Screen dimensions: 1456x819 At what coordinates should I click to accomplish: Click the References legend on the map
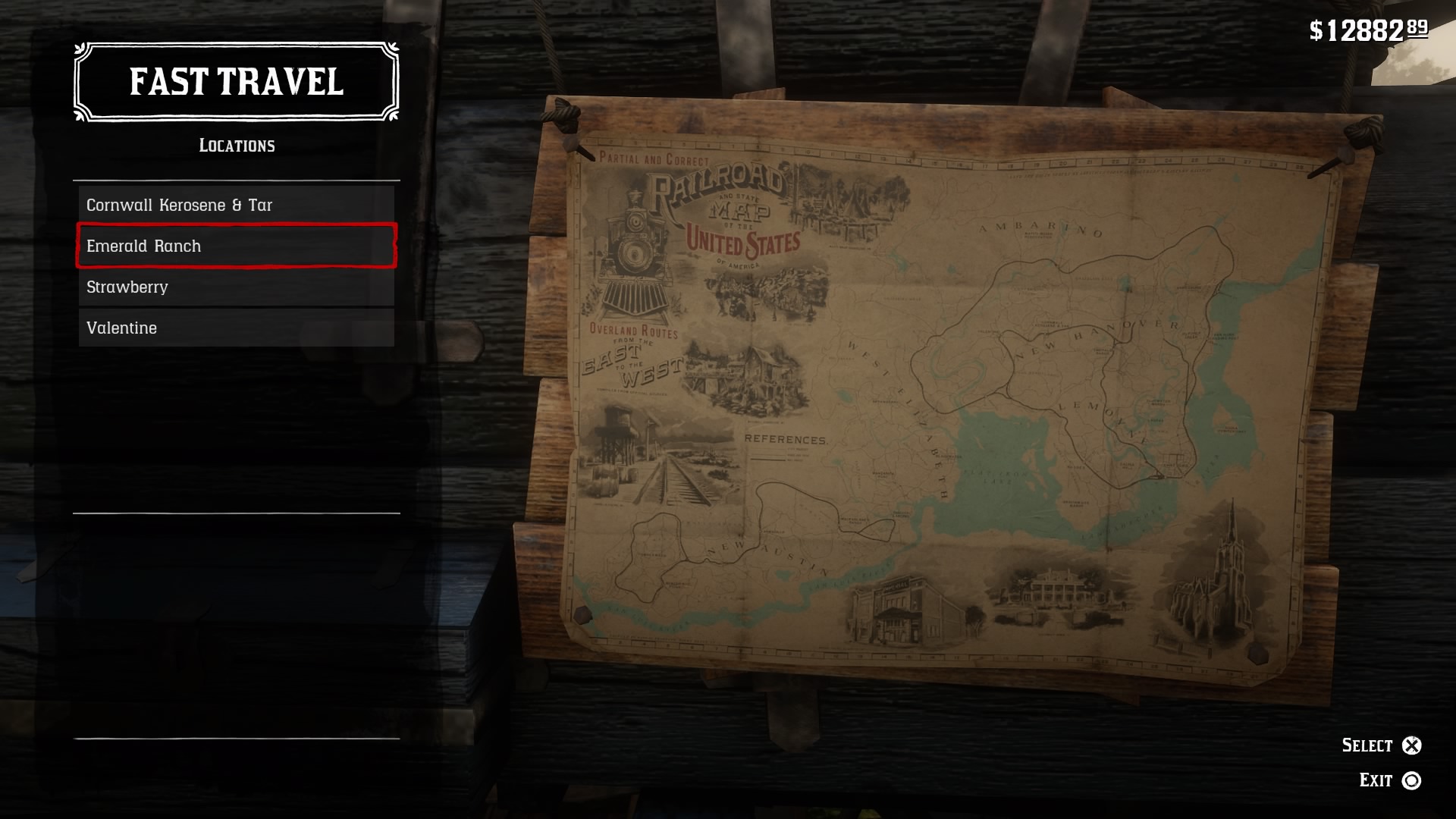(x=786, y=438)
